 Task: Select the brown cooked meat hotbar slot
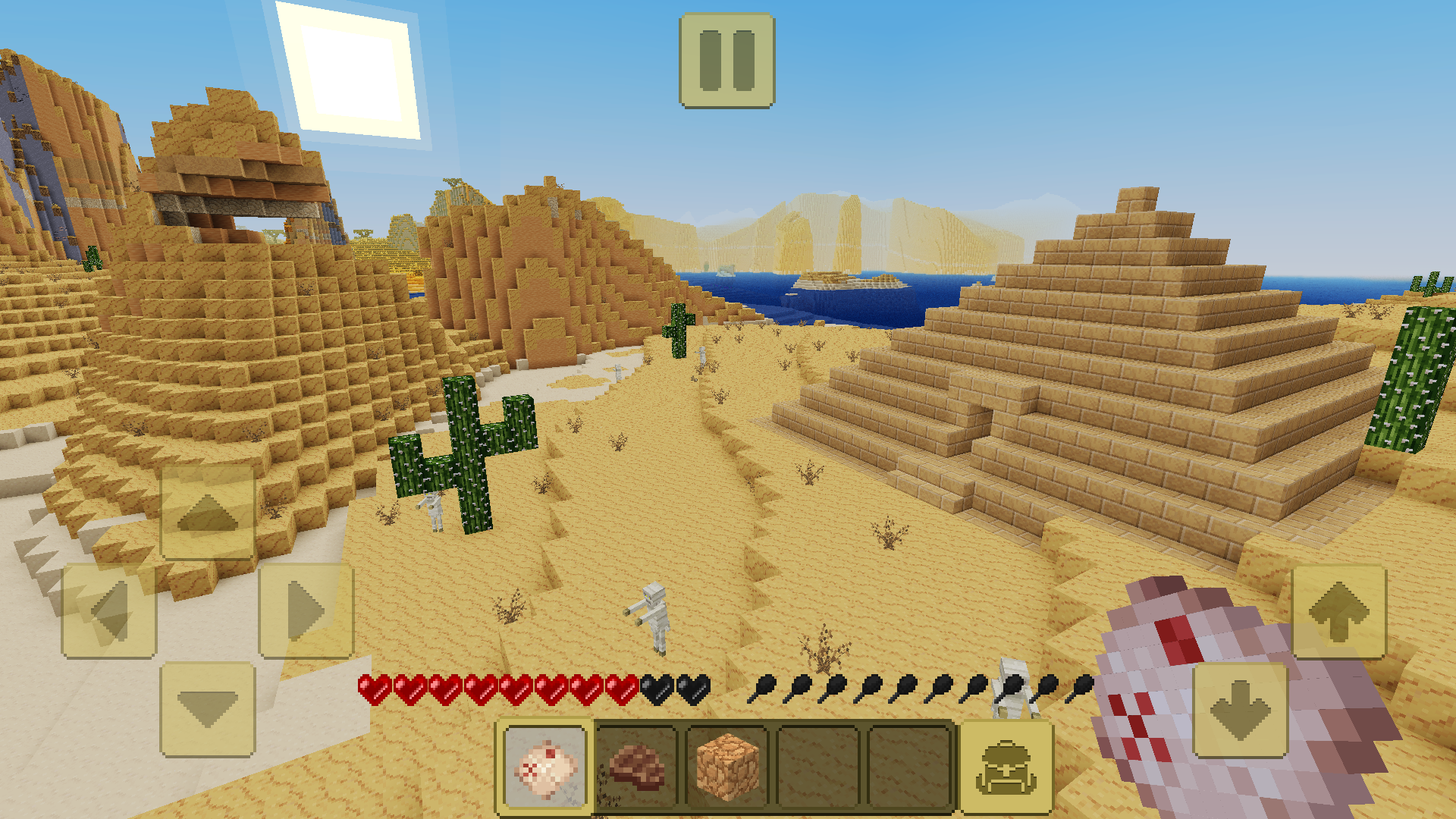coord(636,767)
